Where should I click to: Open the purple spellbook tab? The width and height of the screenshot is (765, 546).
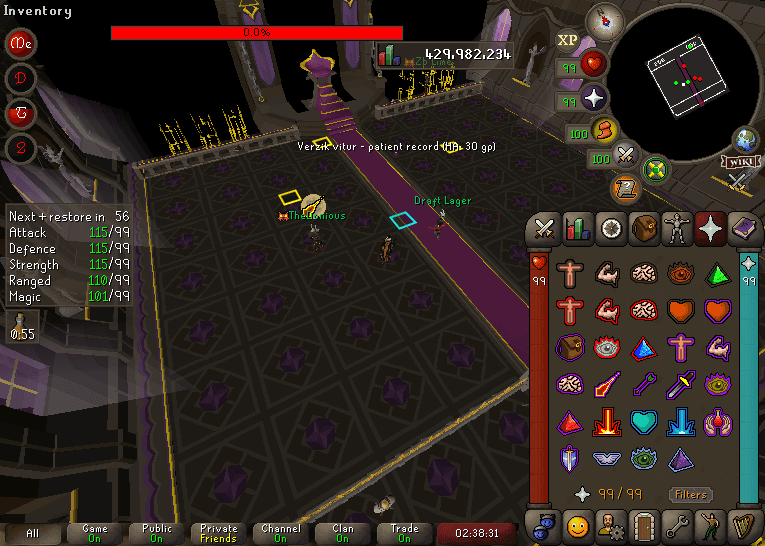(x=744, y=228)
